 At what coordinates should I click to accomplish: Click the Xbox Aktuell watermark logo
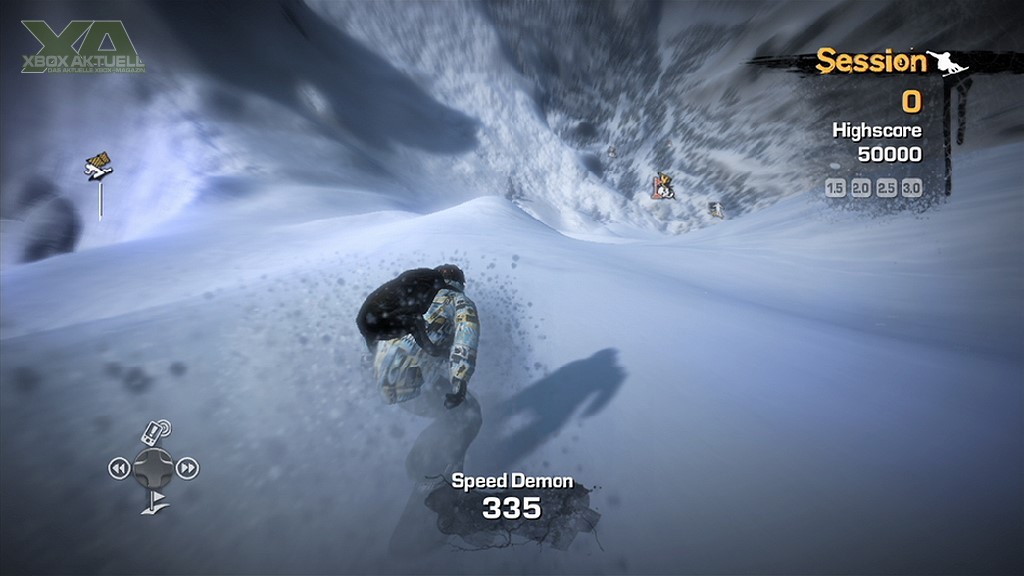pos(84,48)
